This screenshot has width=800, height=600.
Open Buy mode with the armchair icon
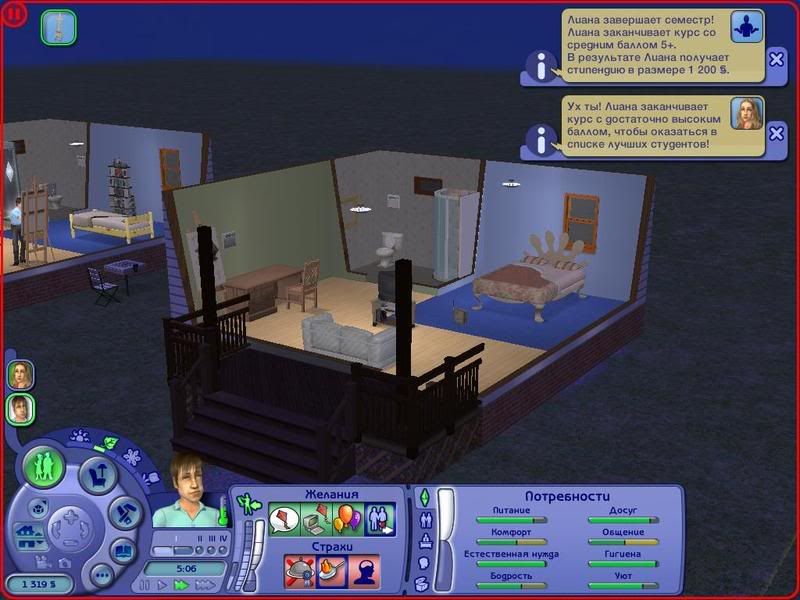click(98, 475)
